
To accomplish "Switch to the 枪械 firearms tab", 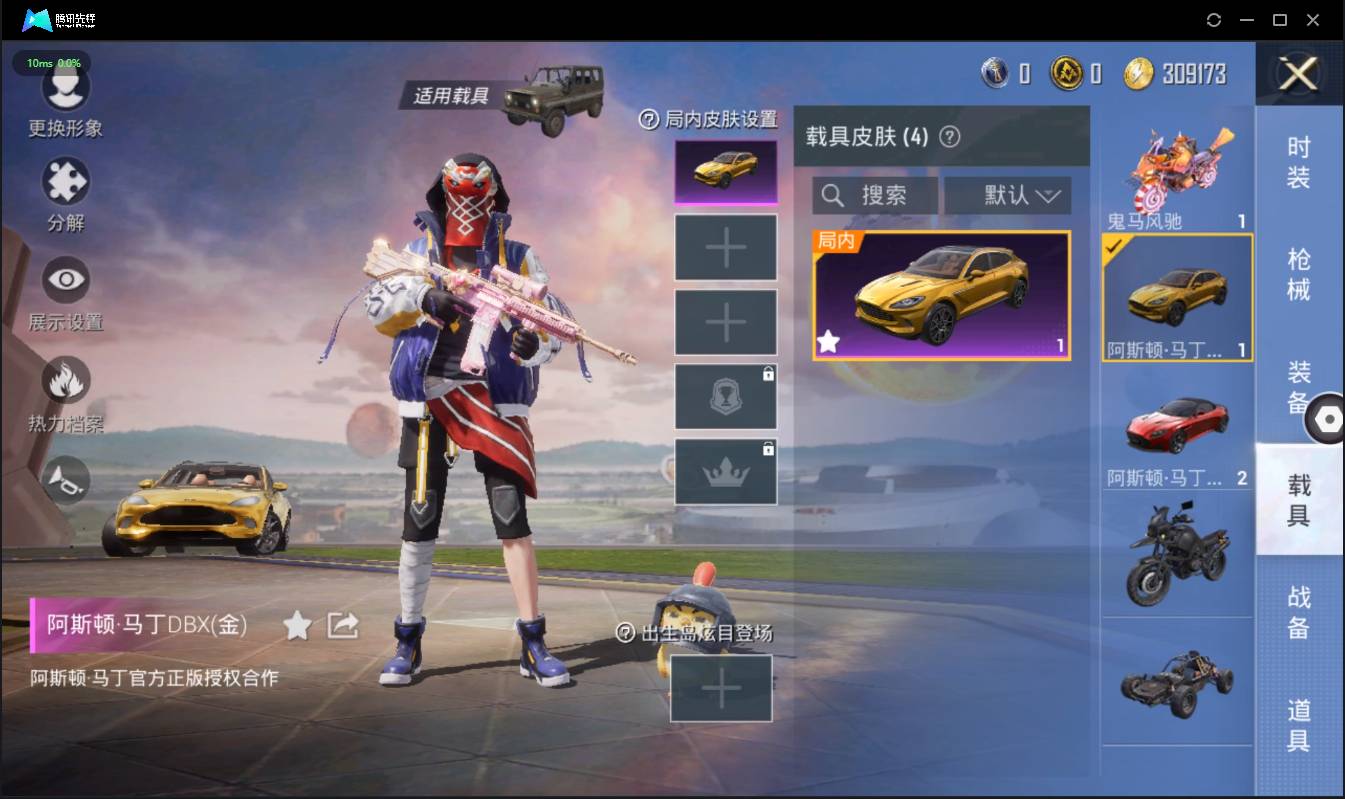I will pos(1298,274).
